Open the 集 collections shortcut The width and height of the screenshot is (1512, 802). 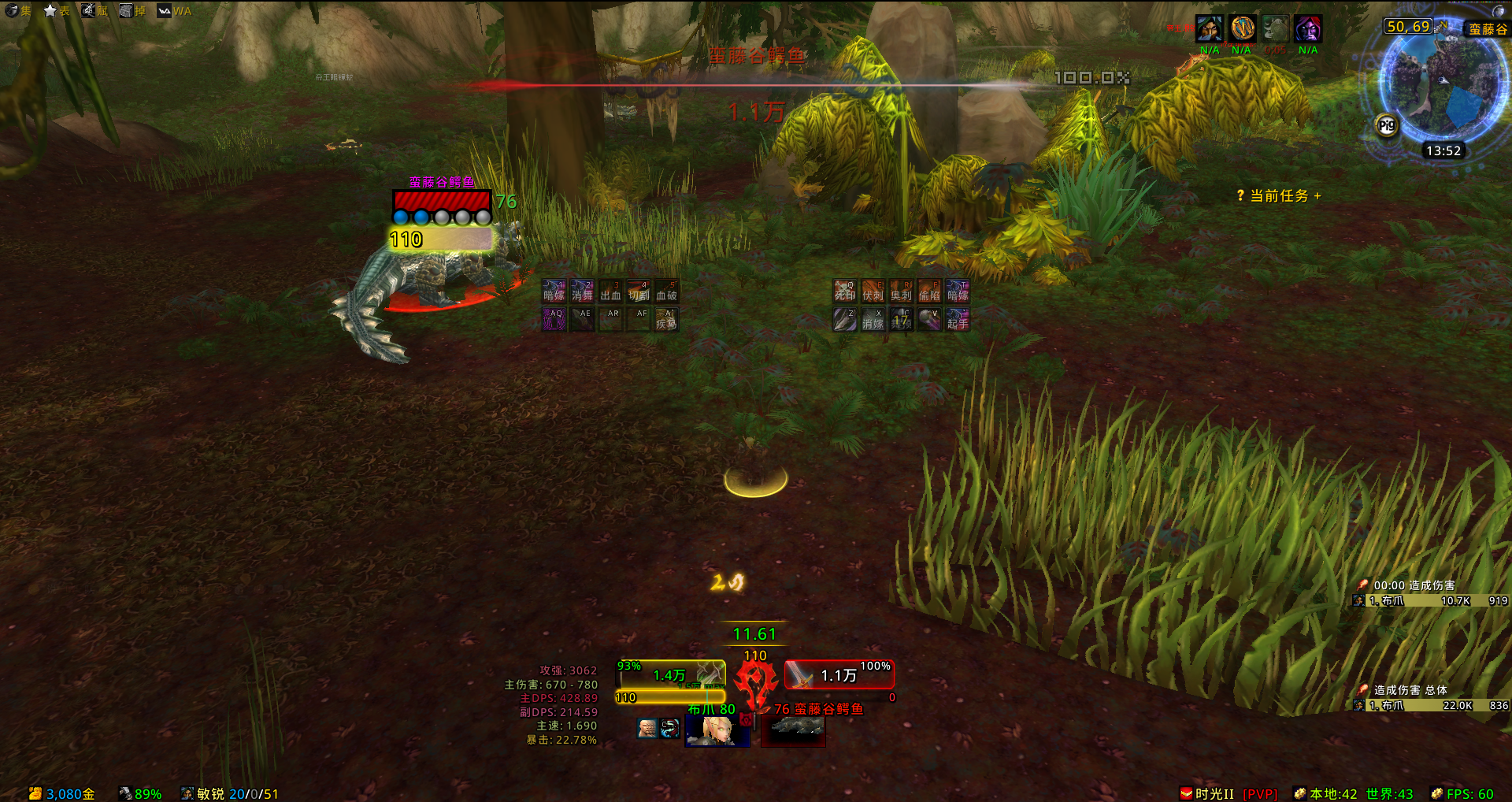[x=17, y=11]
